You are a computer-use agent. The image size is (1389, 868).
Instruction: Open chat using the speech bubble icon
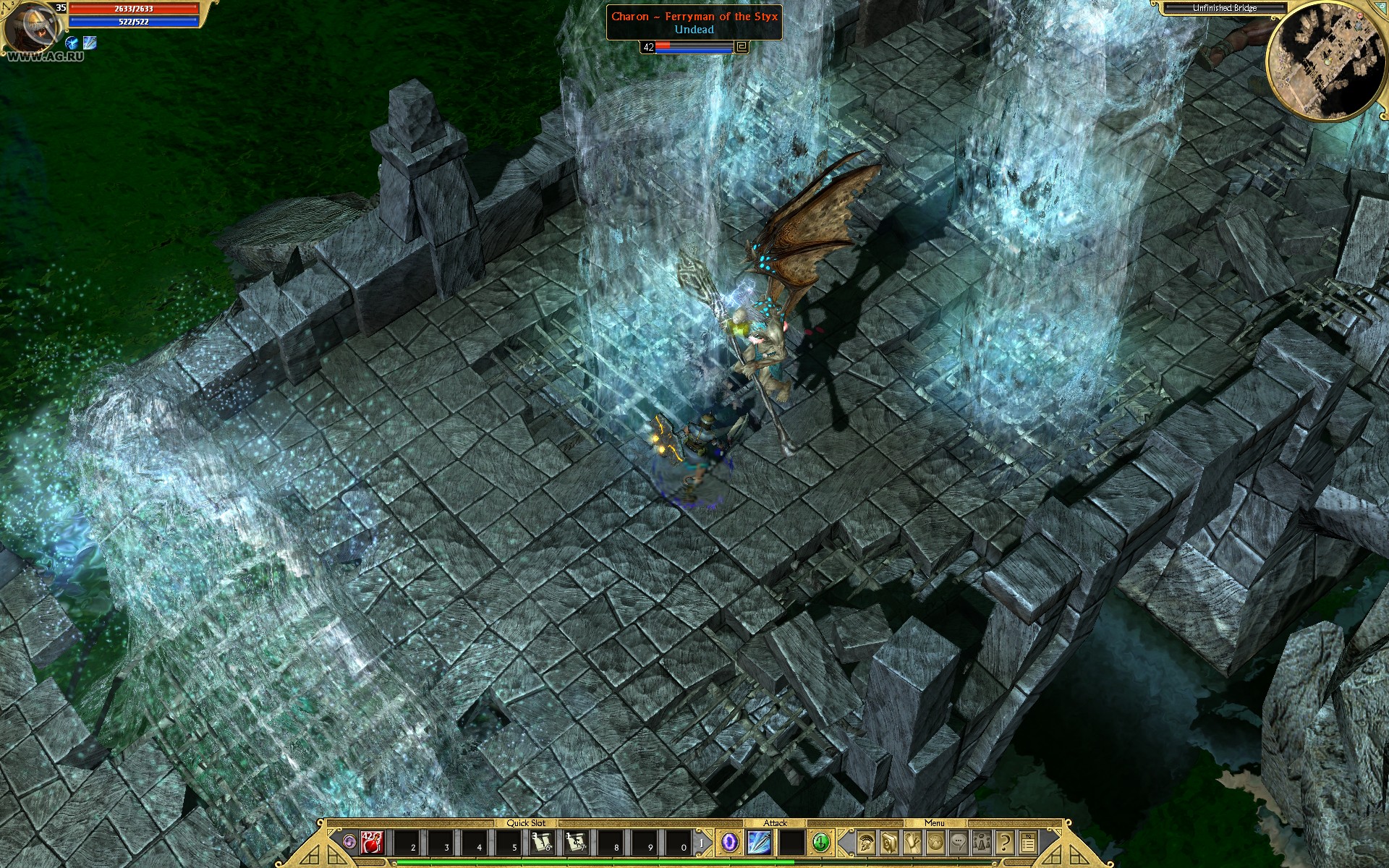957,843
